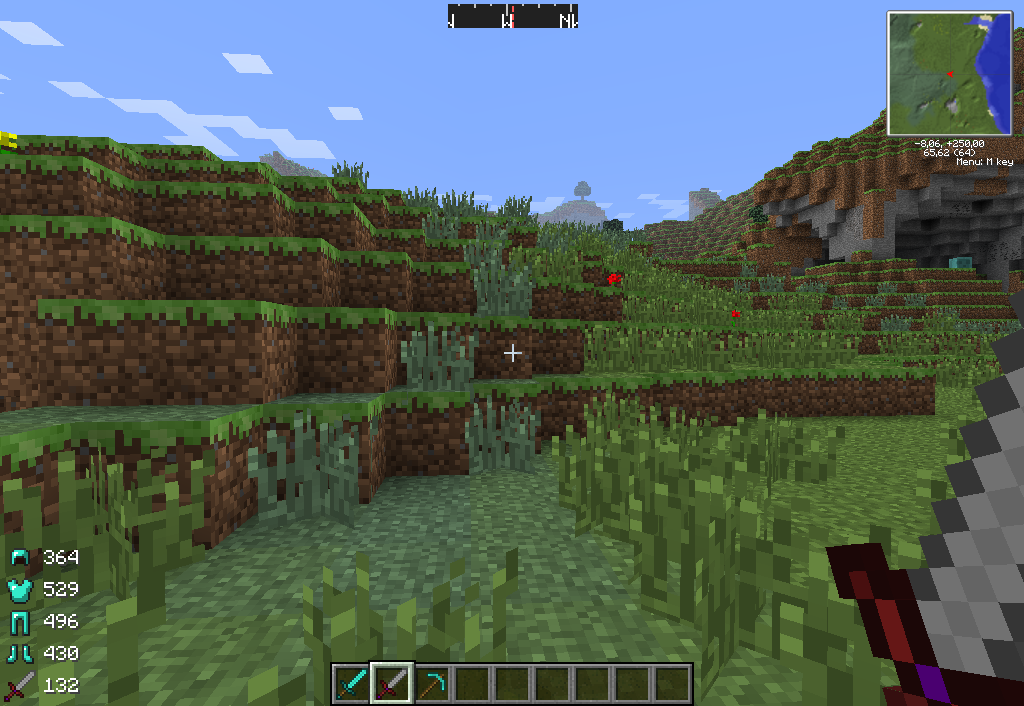Click the diamond helmet armor icon
Screen dimensions: 1024x706
[22, 557]
